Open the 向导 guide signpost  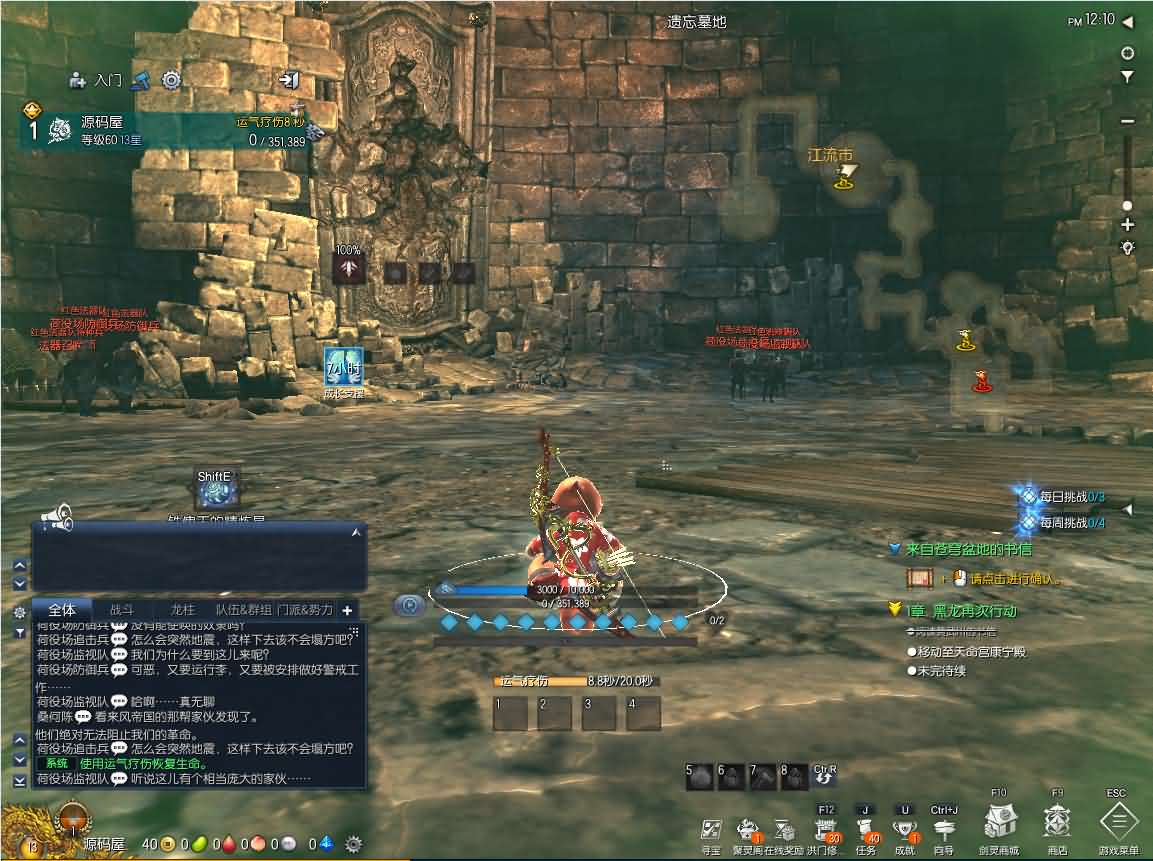(944, 831)
